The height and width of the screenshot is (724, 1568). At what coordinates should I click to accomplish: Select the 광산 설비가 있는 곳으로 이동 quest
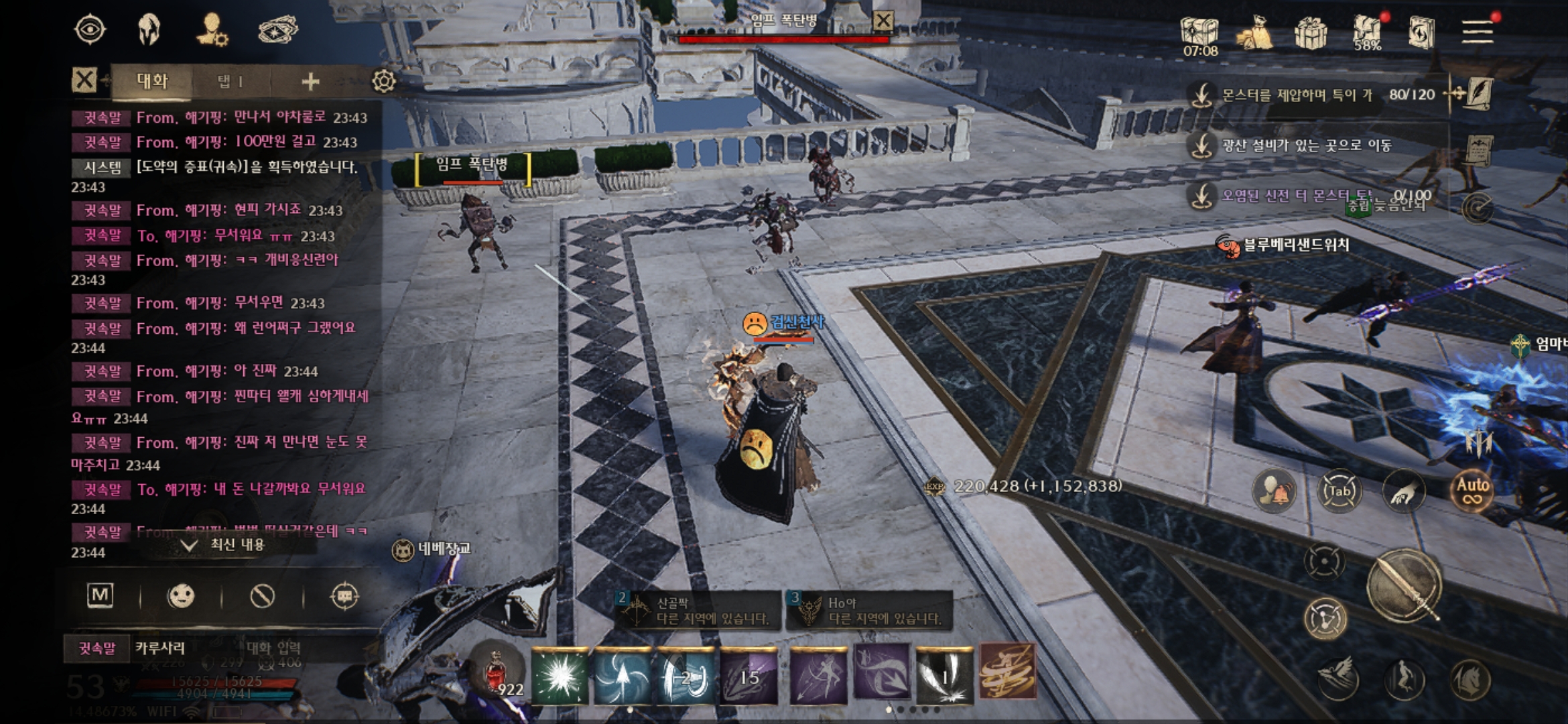[1307, 145]
